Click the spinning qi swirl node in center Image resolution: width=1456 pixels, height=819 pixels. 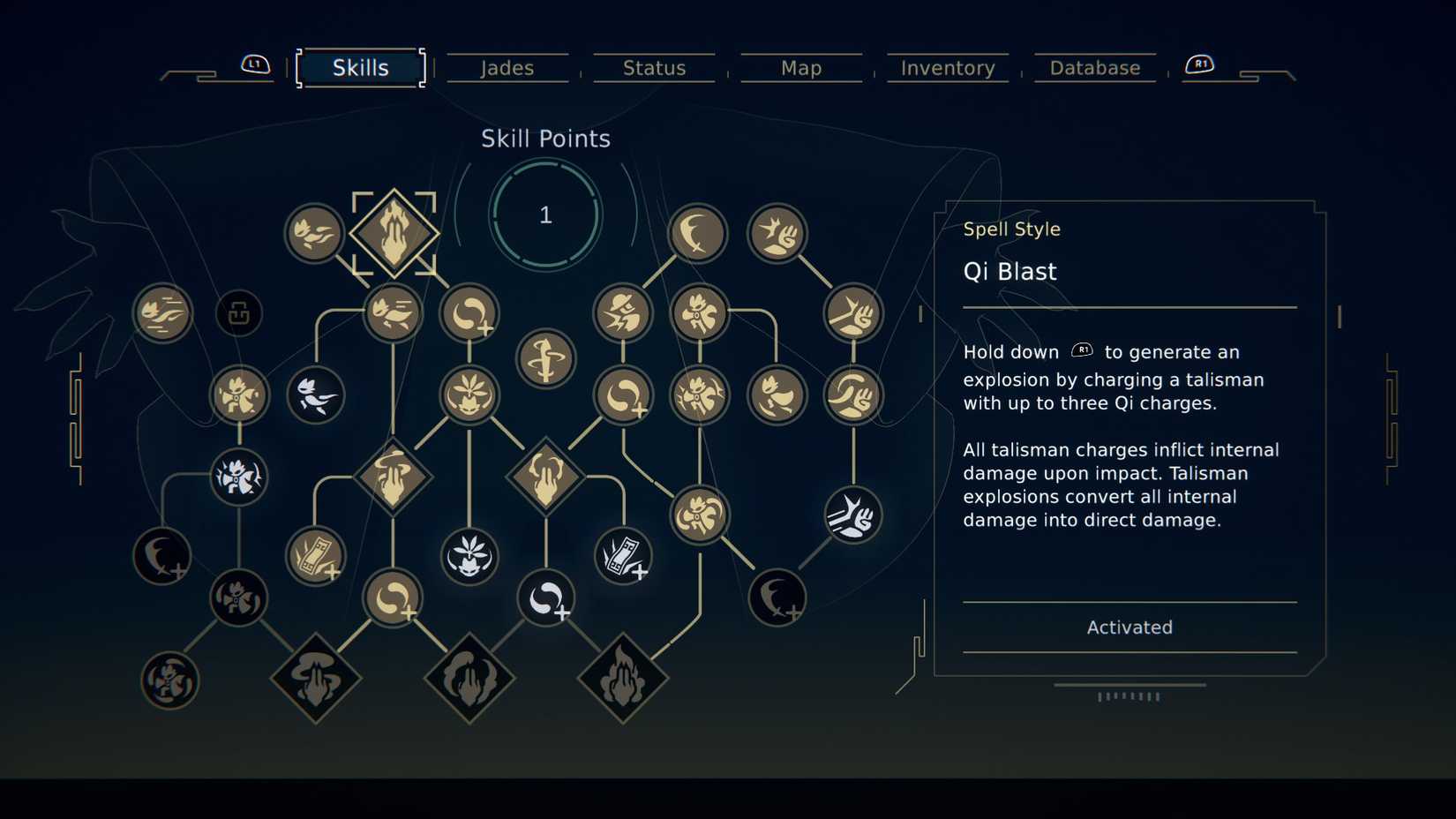[545, 357]
